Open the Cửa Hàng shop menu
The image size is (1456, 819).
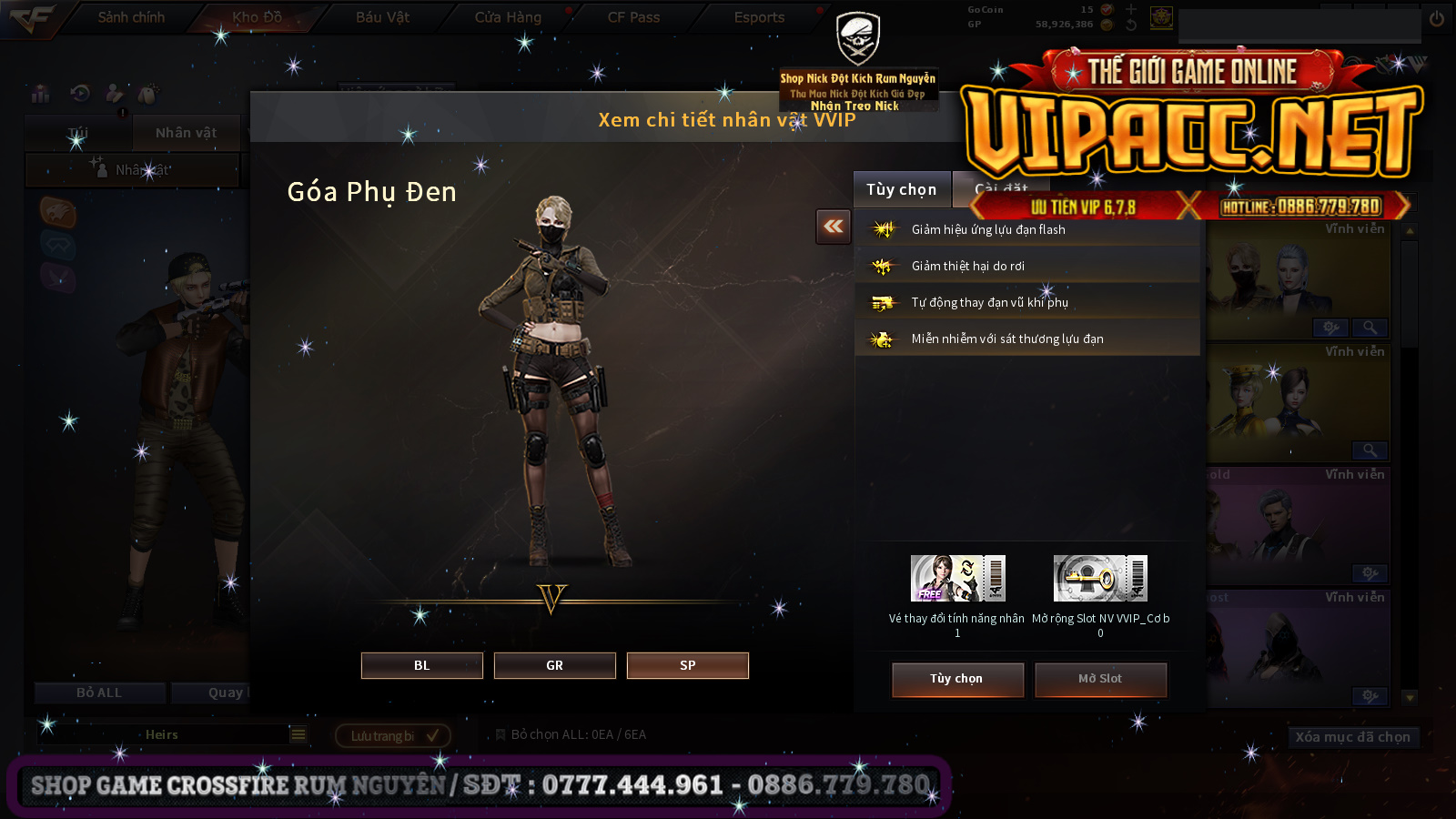coord(508,17)
